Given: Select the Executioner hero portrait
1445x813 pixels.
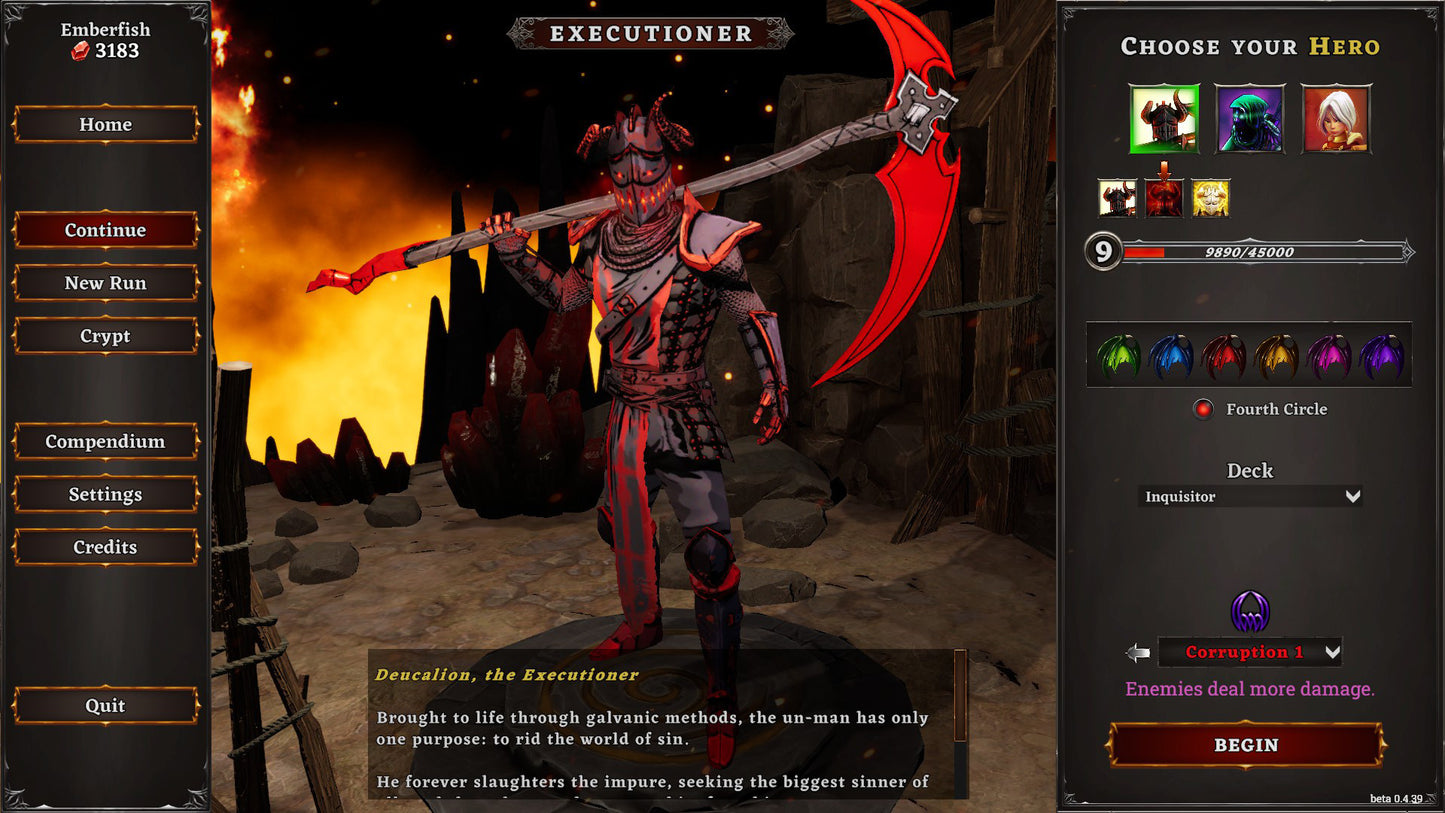Looking at the screenshot, I should click(x=1164, y=119).
